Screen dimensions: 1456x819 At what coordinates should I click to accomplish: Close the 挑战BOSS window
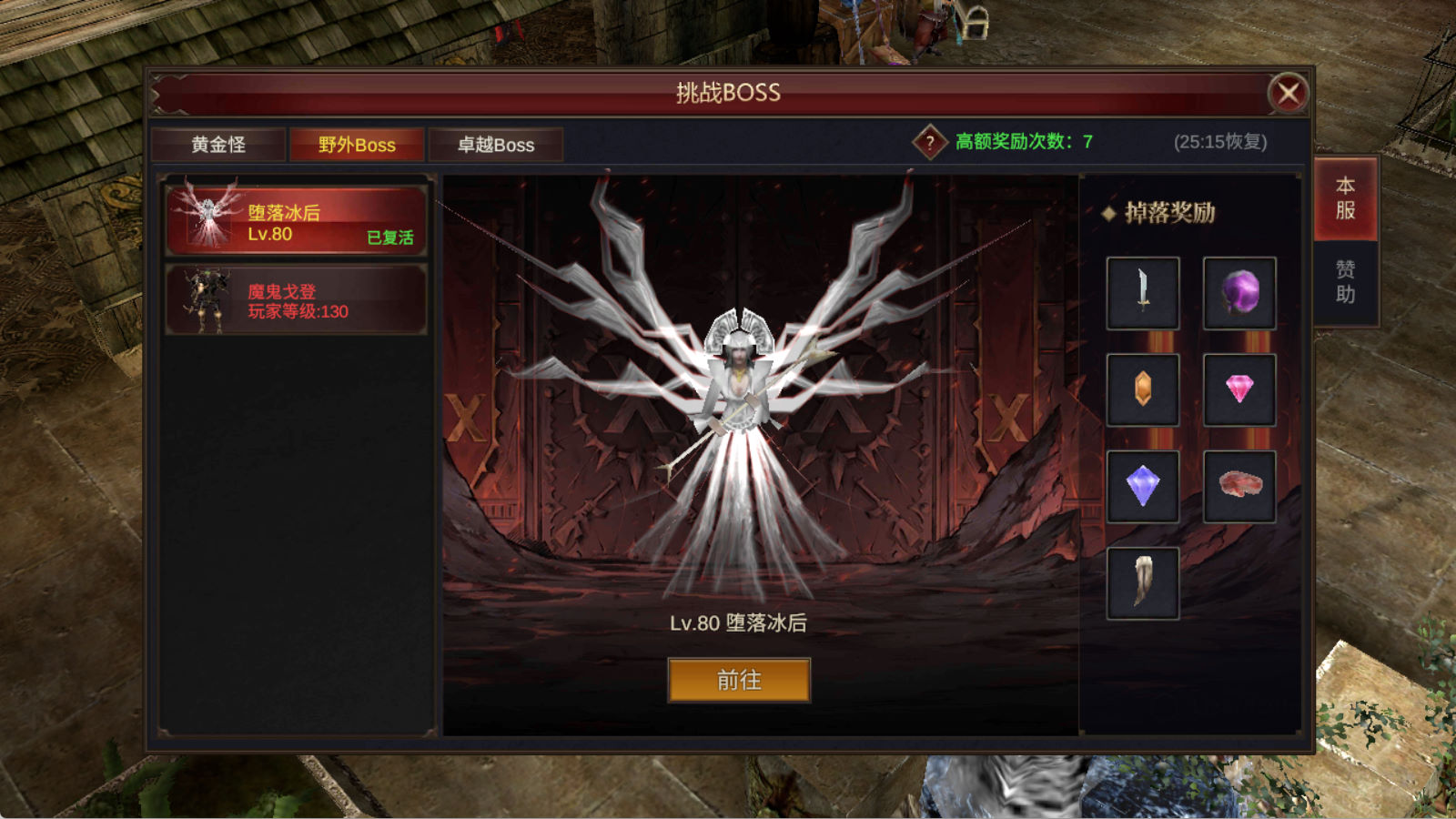(x=1288, y=93)
